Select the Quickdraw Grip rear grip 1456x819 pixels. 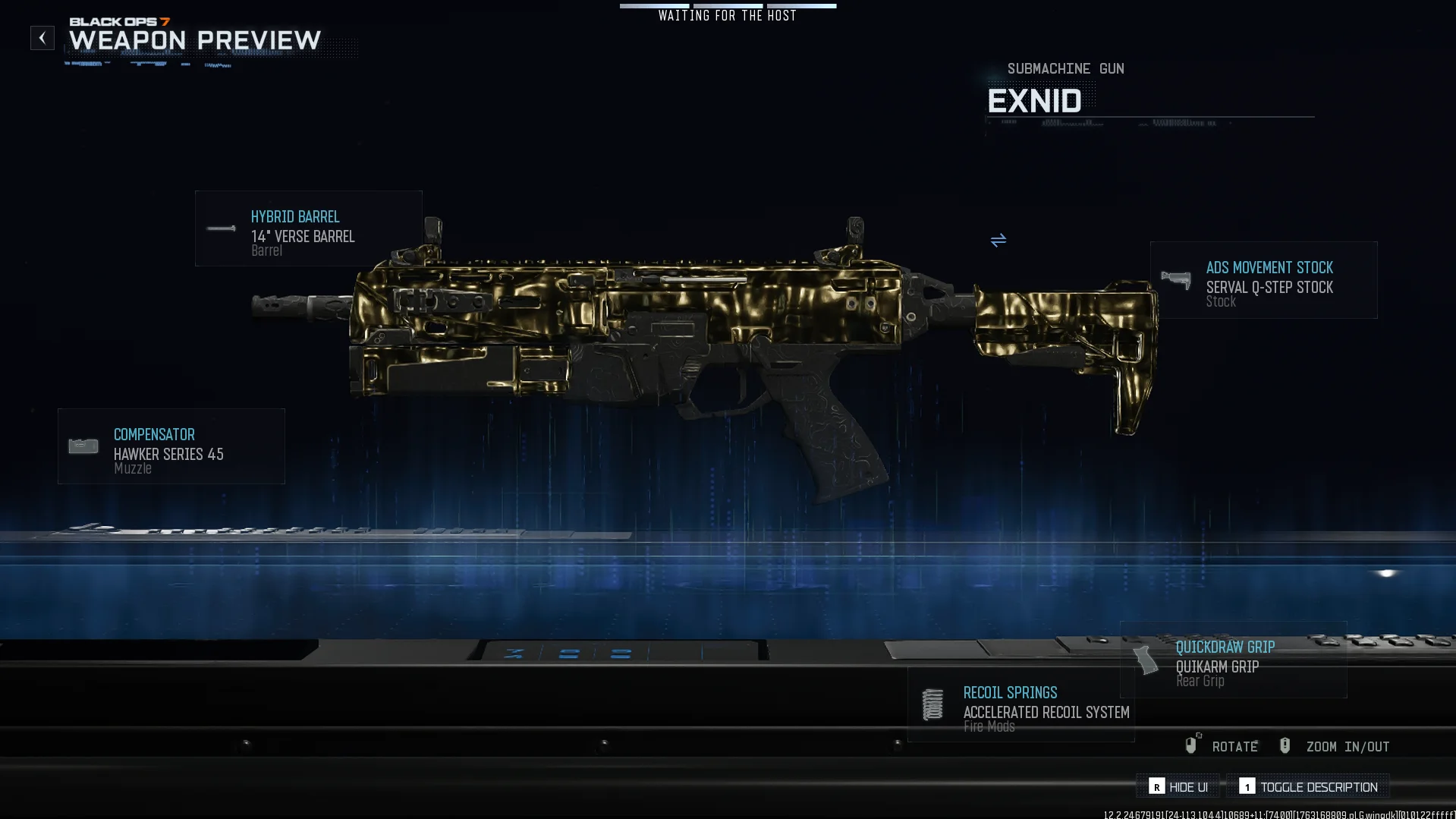[1234, 660]
